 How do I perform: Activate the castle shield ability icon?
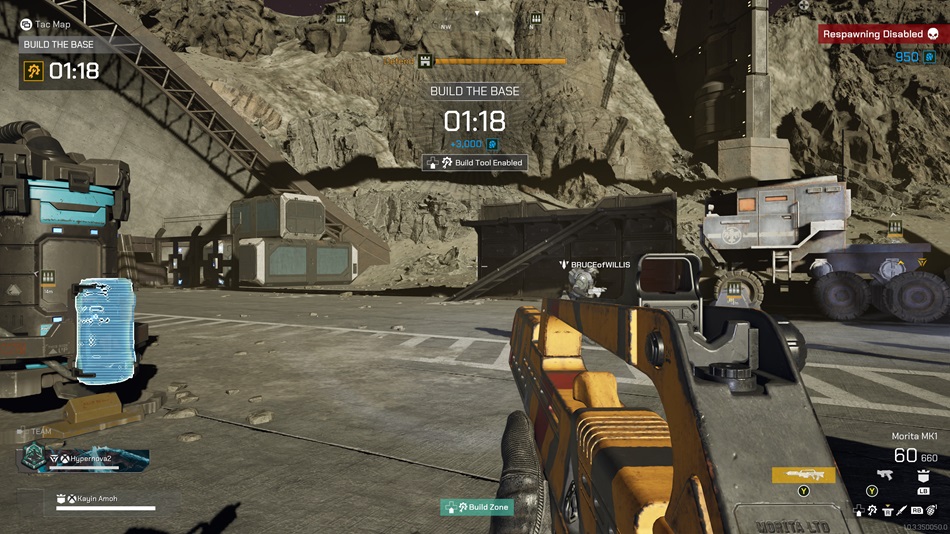pos(923,475)
